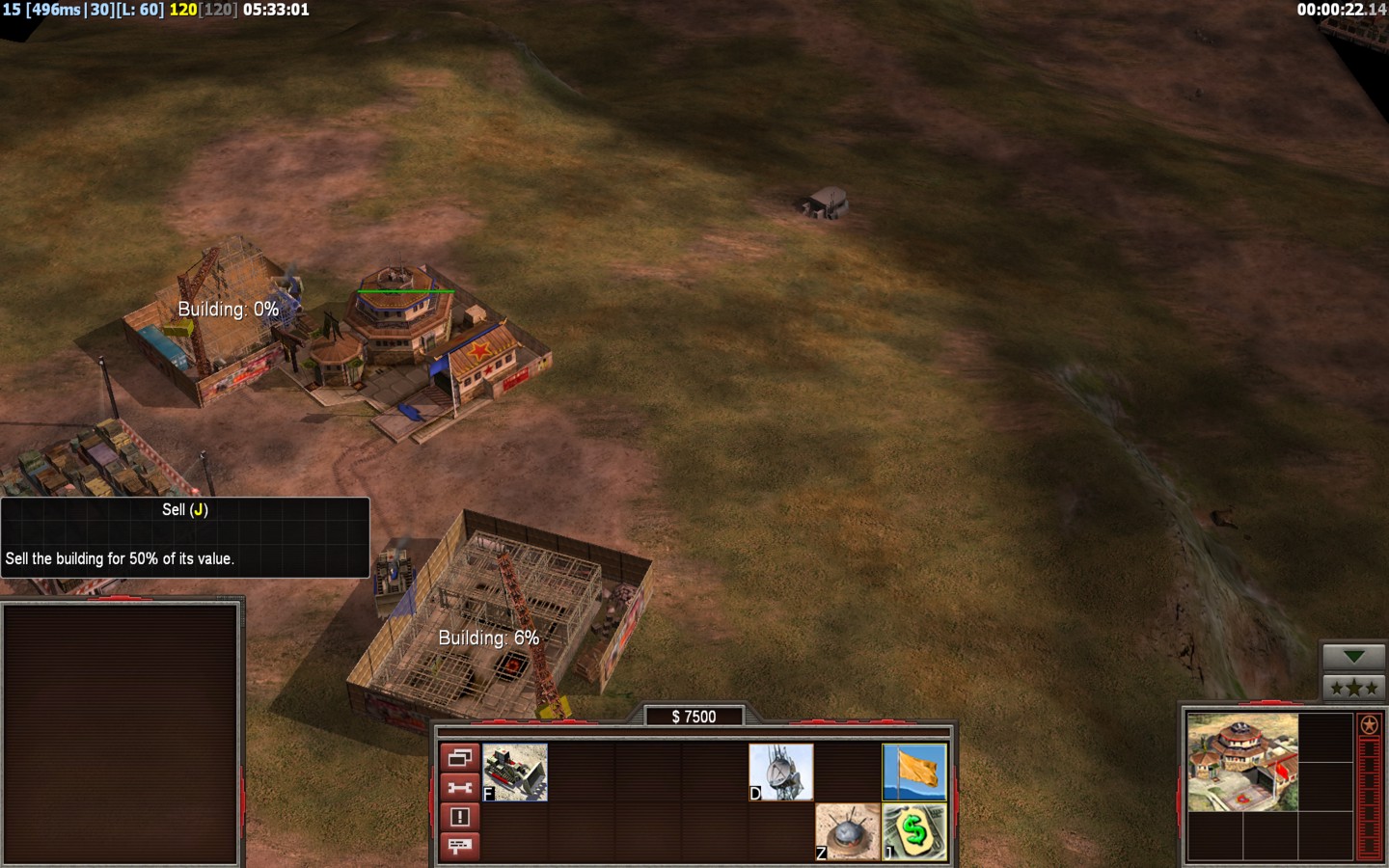Sell the building with the dollar icon
Screen dimensions: 1389x868
tap(914, 831)
